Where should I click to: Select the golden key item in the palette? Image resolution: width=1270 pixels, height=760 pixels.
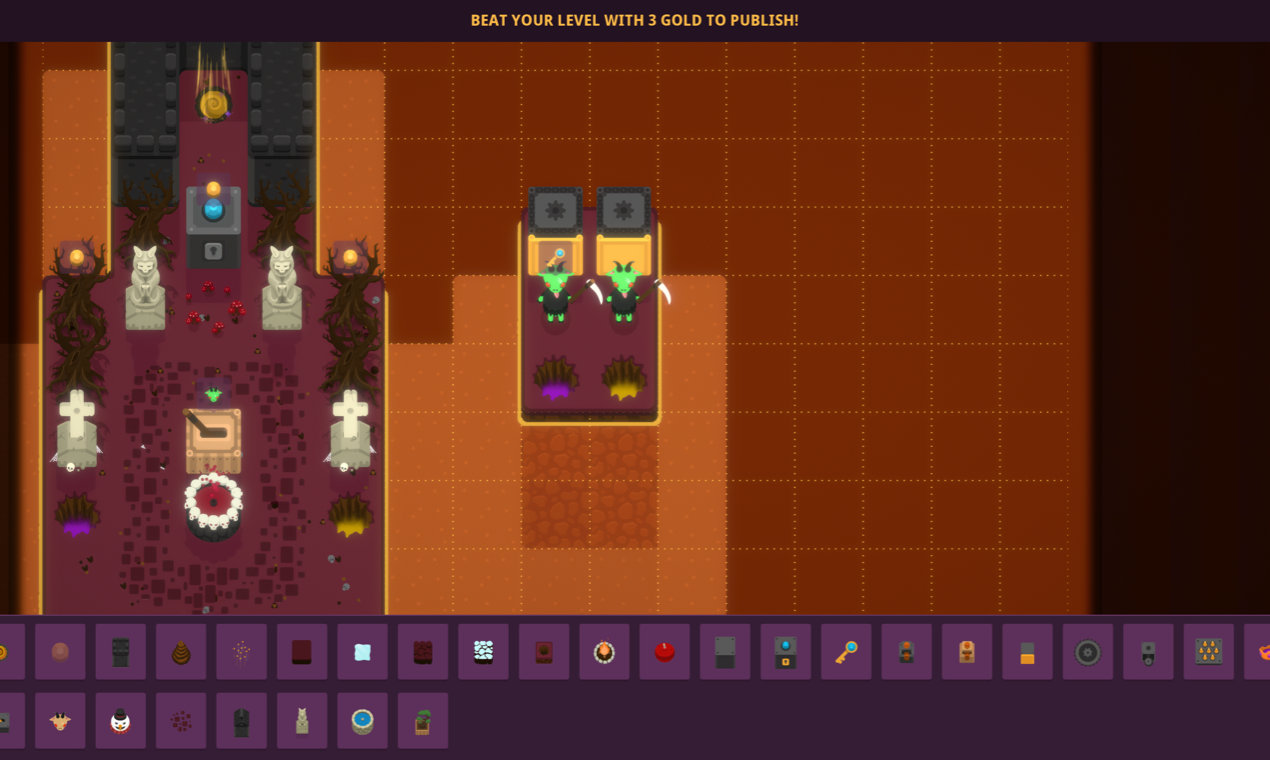tap(846, 652)
